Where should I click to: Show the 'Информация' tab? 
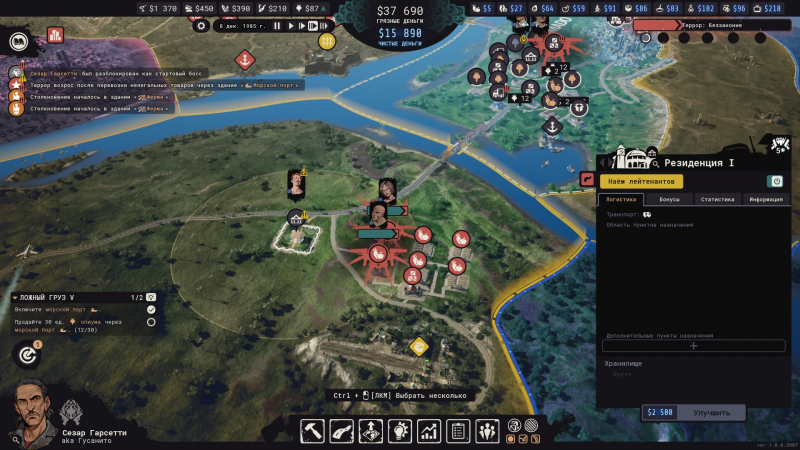[766, 200]
